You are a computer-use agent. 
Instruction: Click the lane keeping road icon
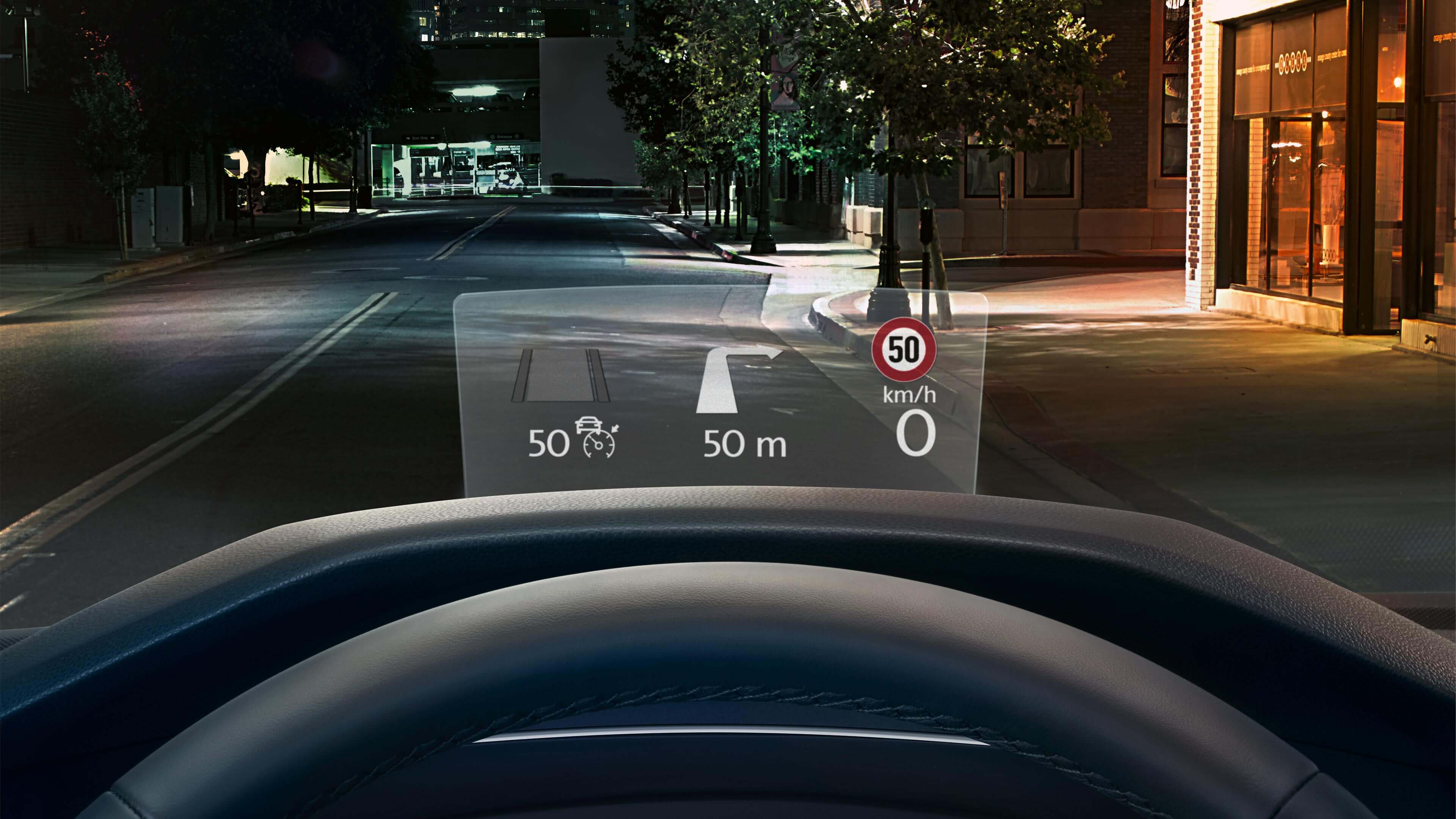(x=560, y=375)
